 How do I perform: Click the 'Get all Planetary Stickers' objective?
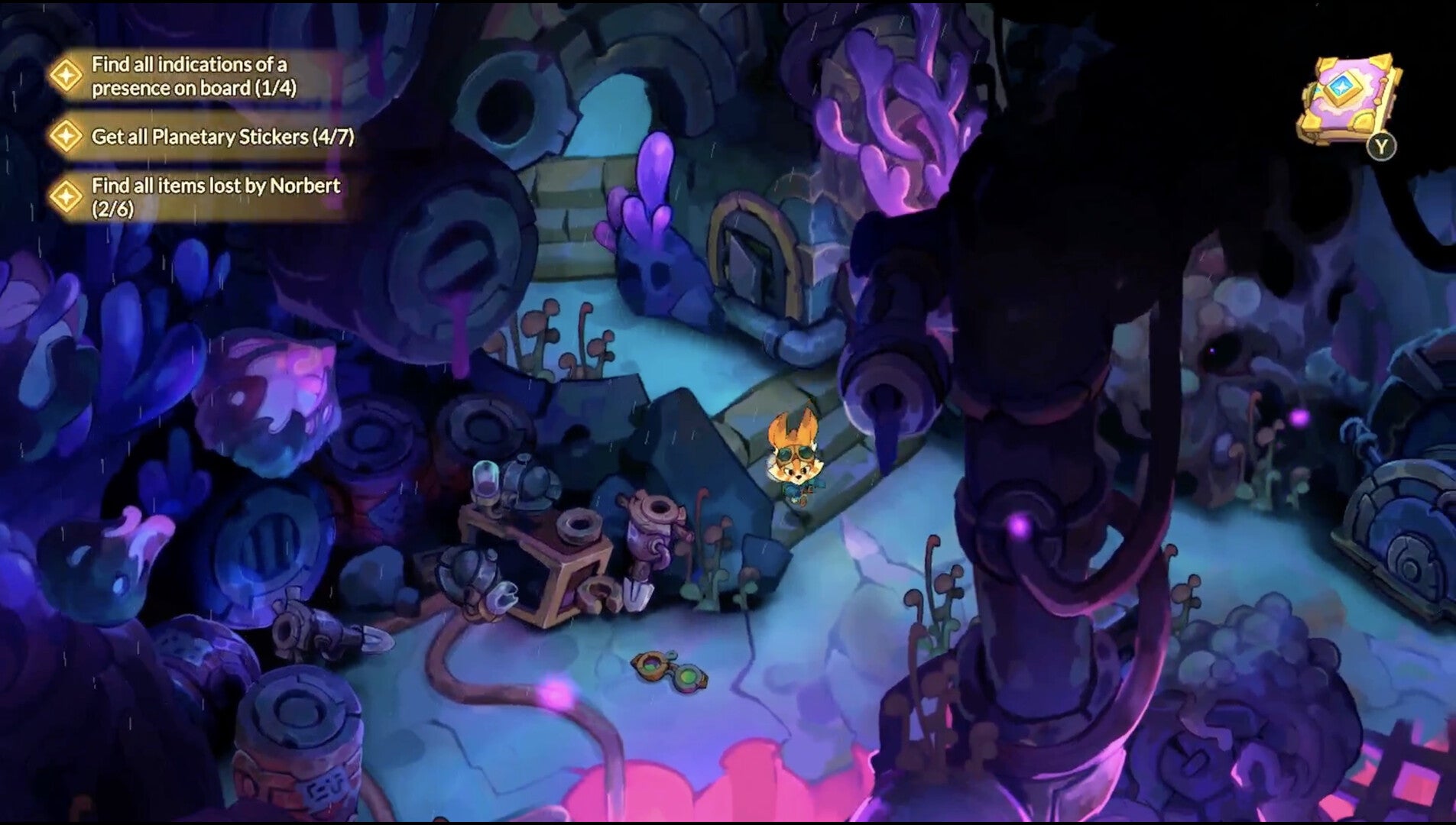(x=222, y=137)
